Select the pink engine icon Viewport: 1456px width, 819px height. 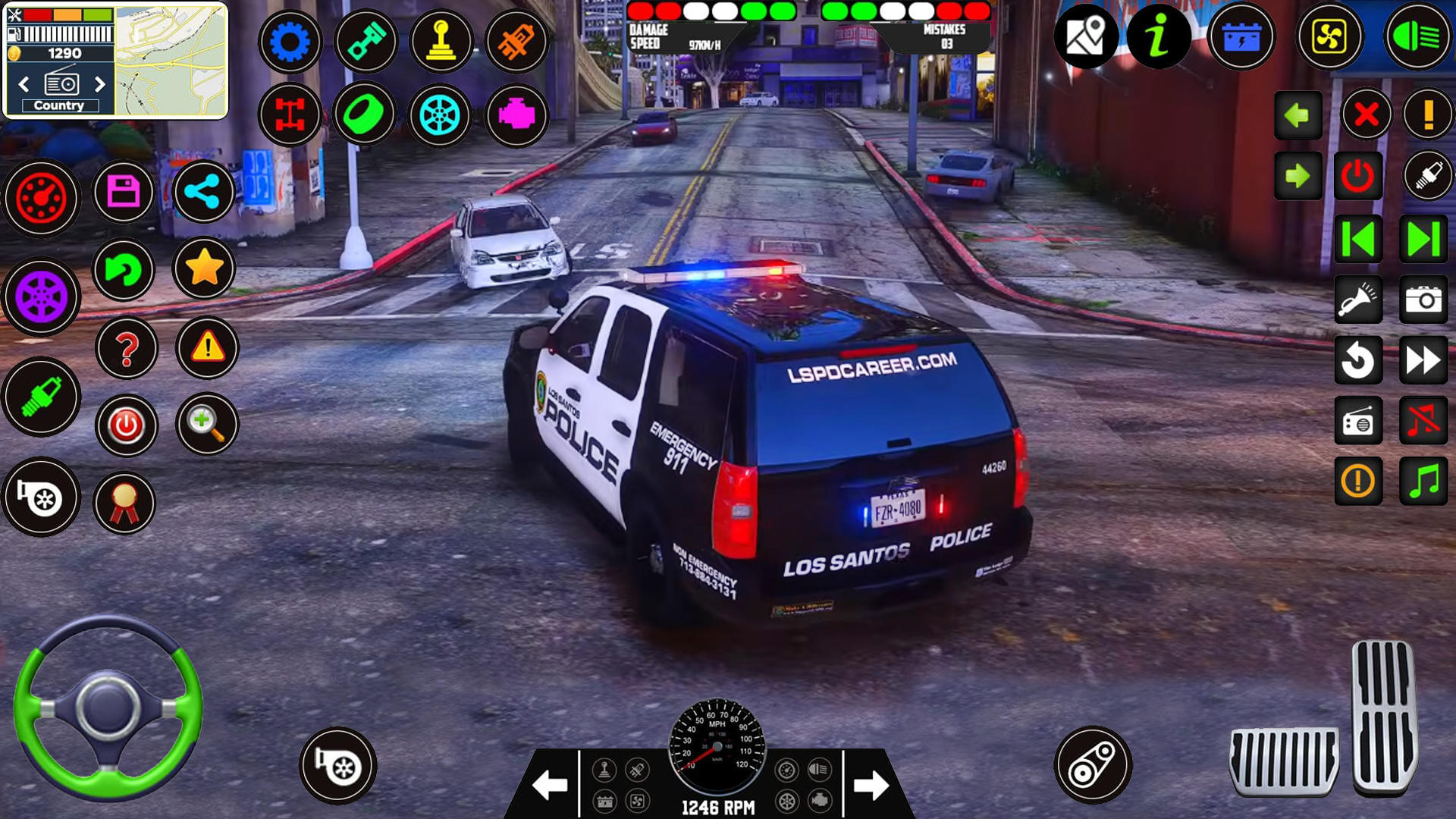[516, 115]
